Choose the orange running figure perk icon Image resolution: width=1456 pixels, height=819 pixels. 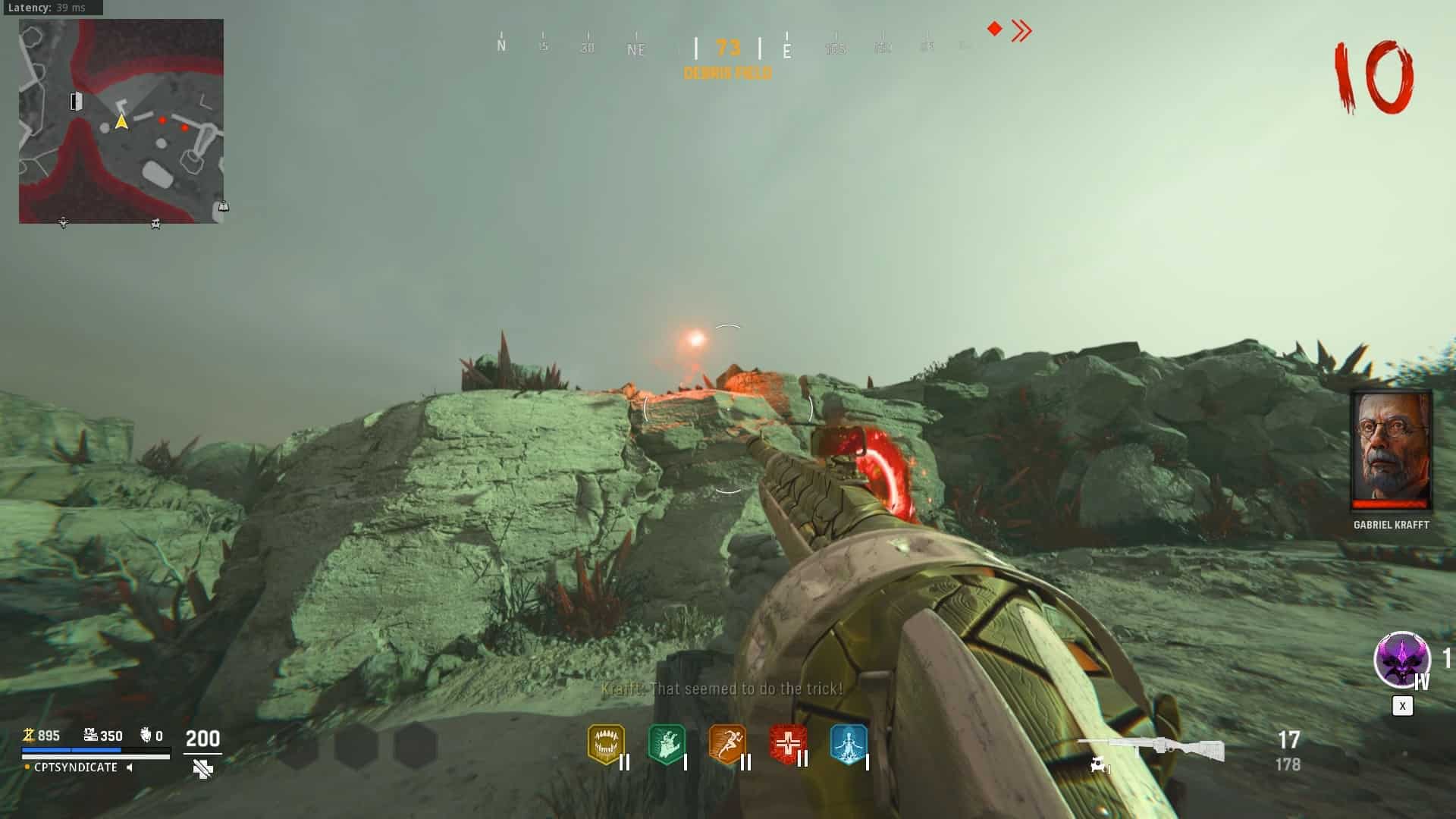[x=726, y=745]
